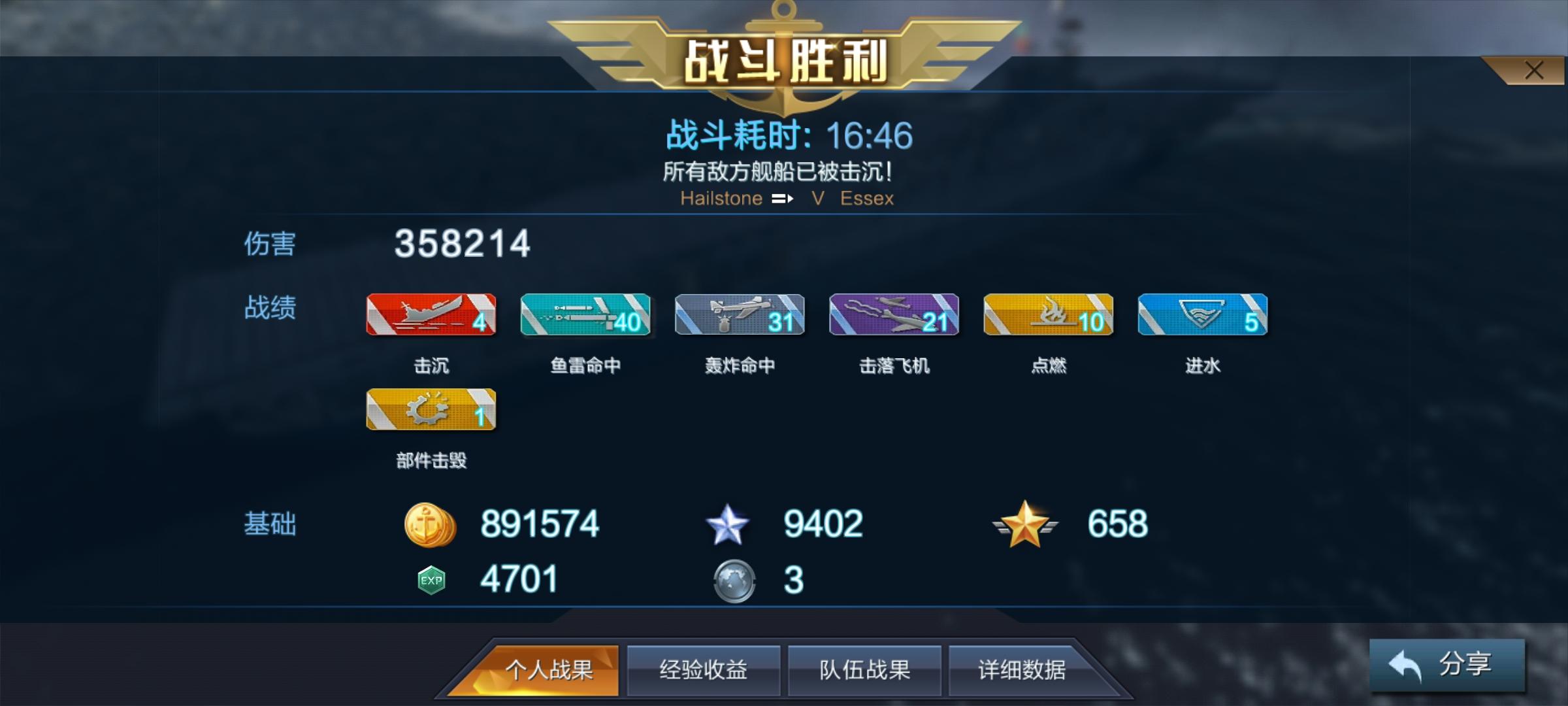This screenshot has height=706, width=1568.
Task: Click the 轰炸命中 bombing hits icon
Action: coord(739,316)
